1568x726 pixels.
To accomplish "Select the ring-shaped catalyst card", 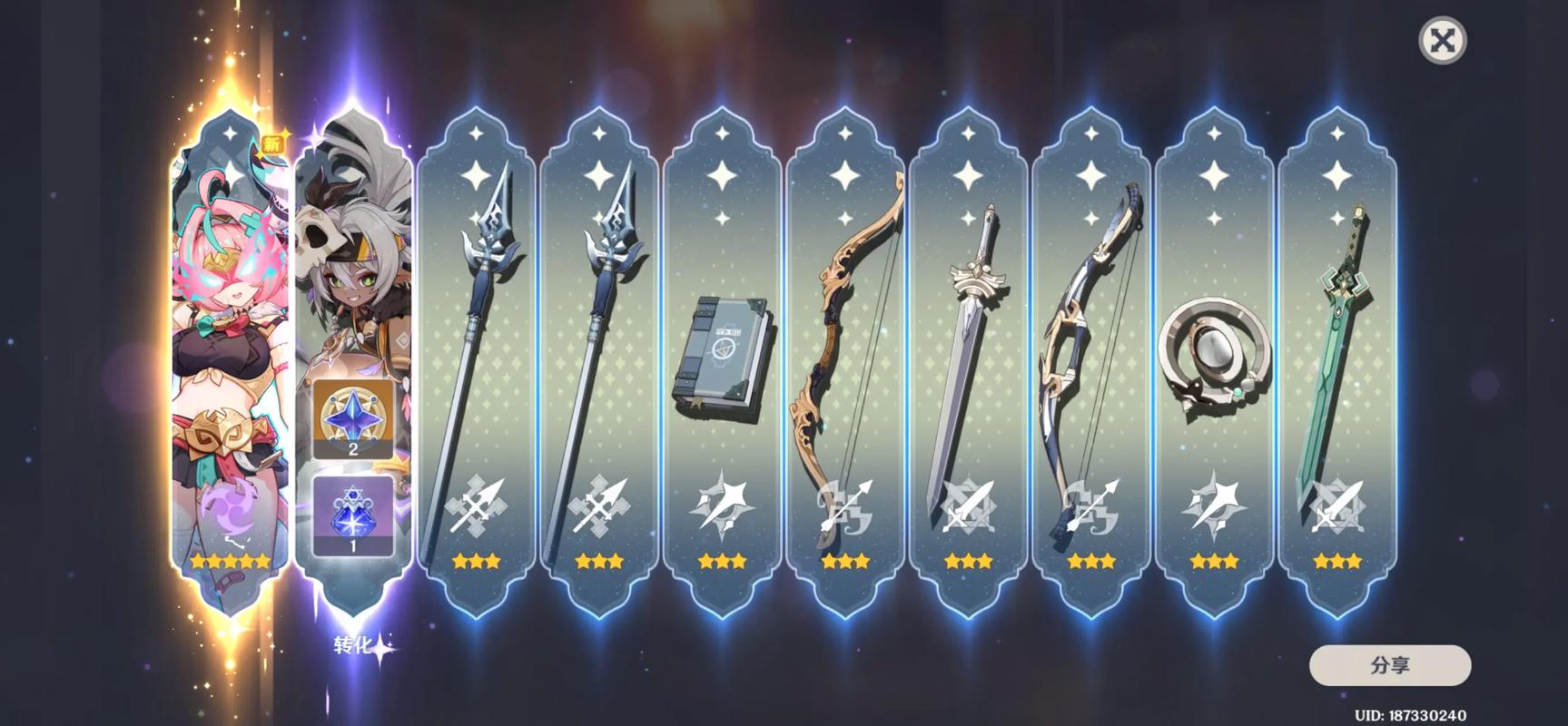I will (x=1215, y=363).
